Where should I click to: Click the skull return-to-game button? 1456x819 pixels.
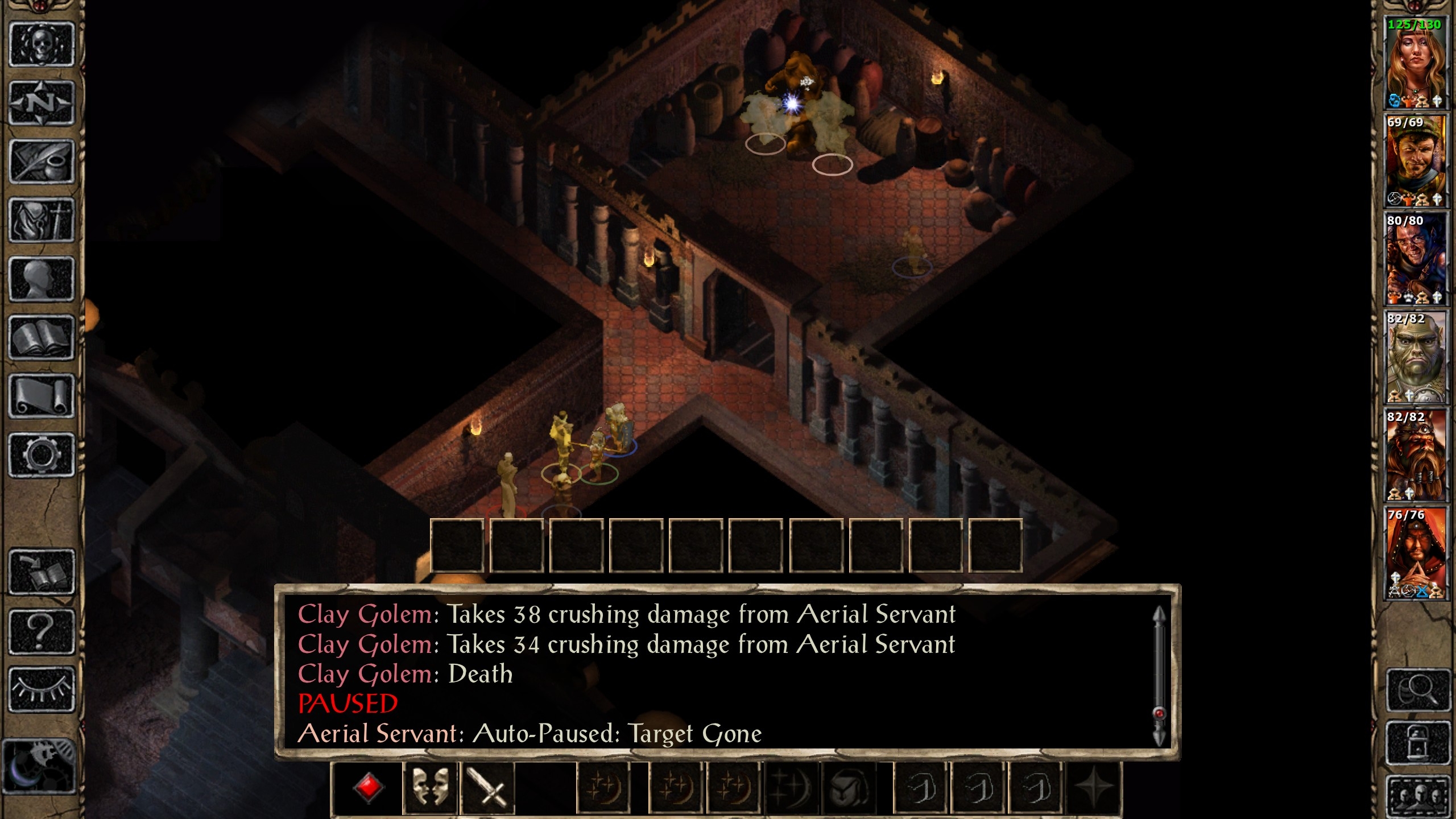(x=42, y=44)
